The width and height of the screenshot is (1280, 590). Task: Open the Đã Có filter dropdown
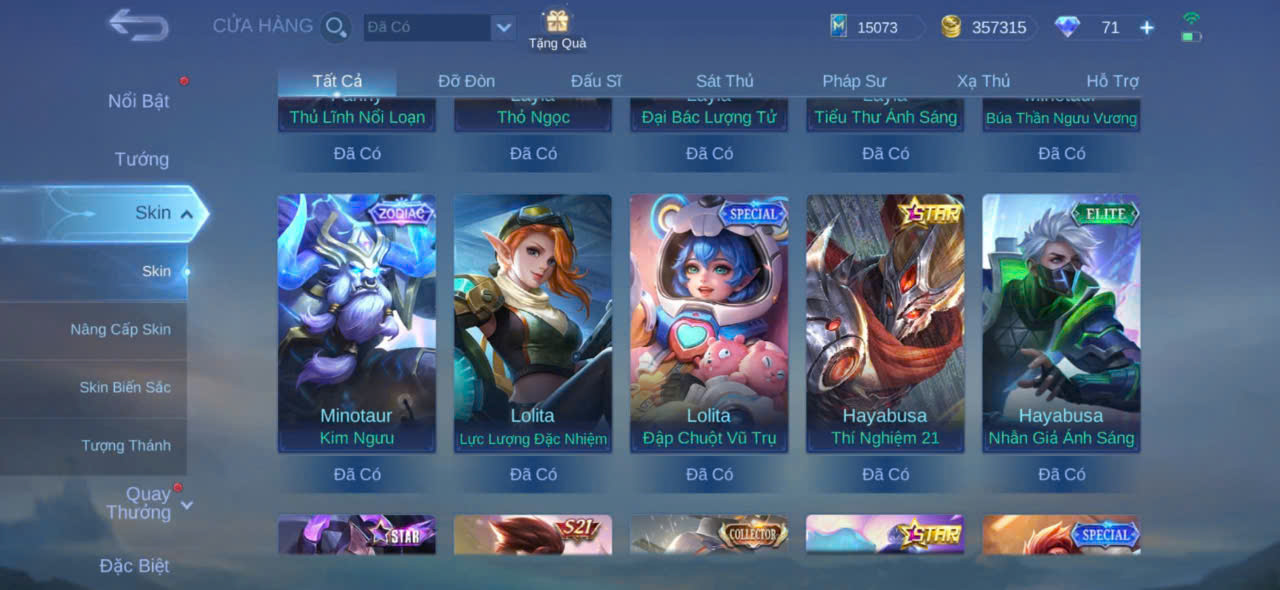tap(503, 28)
